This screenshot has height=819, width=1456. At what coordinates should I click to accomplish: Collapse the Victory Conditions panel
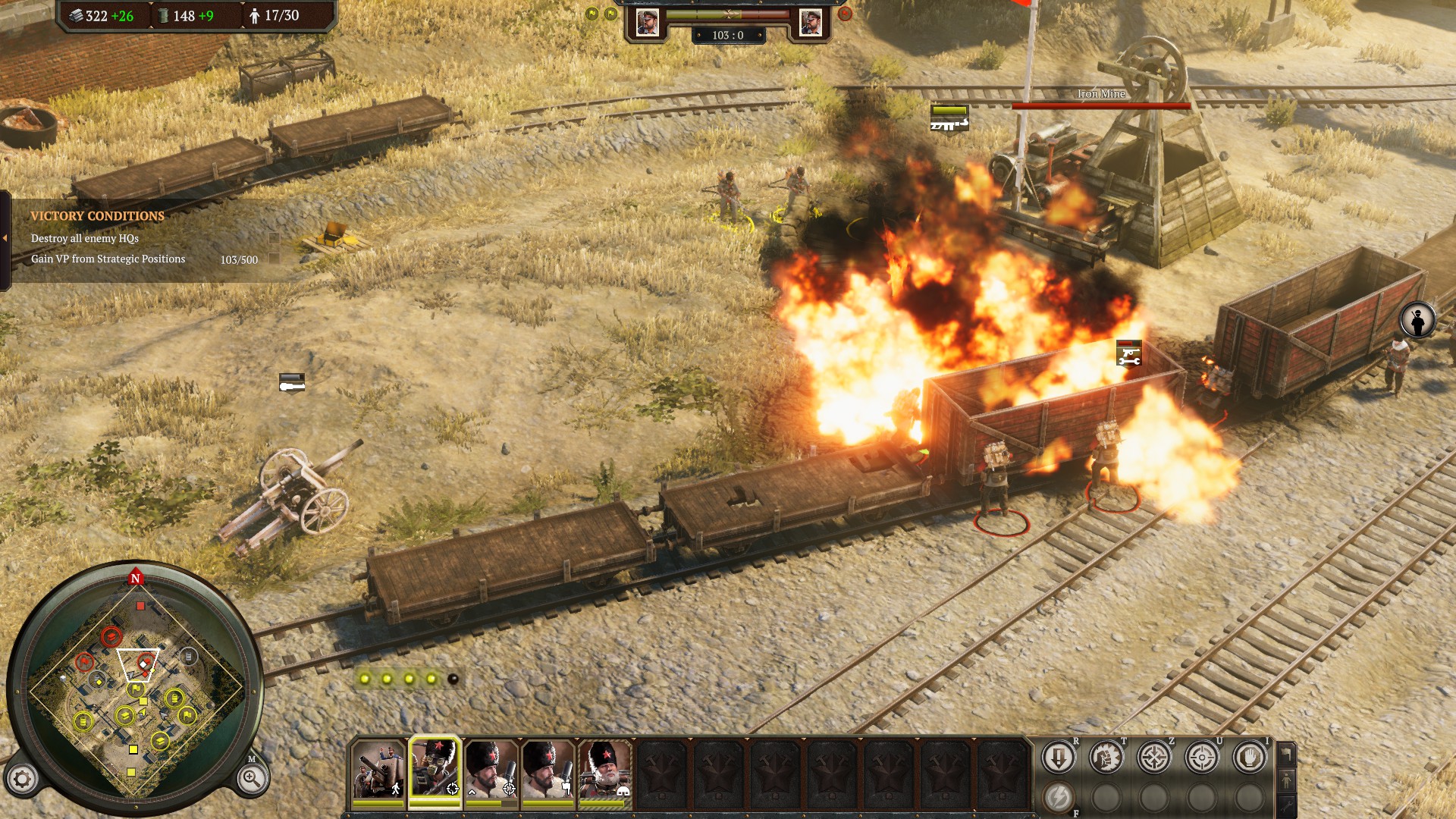pos(5,238)
